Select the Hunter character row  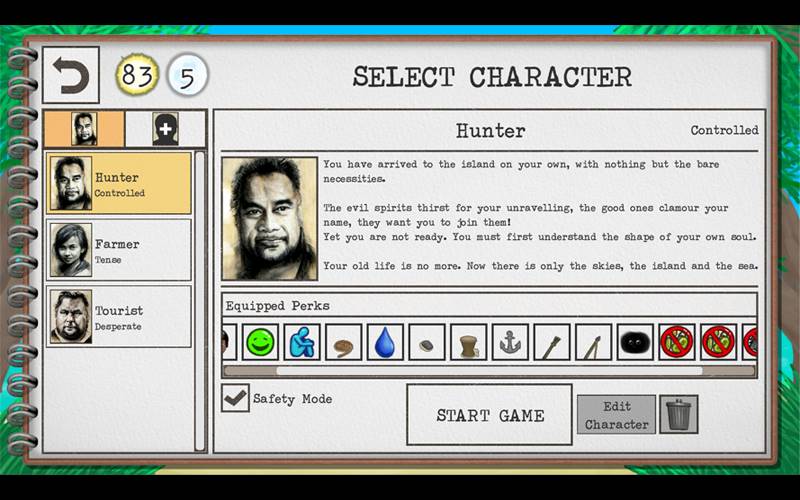pos(119,184)
